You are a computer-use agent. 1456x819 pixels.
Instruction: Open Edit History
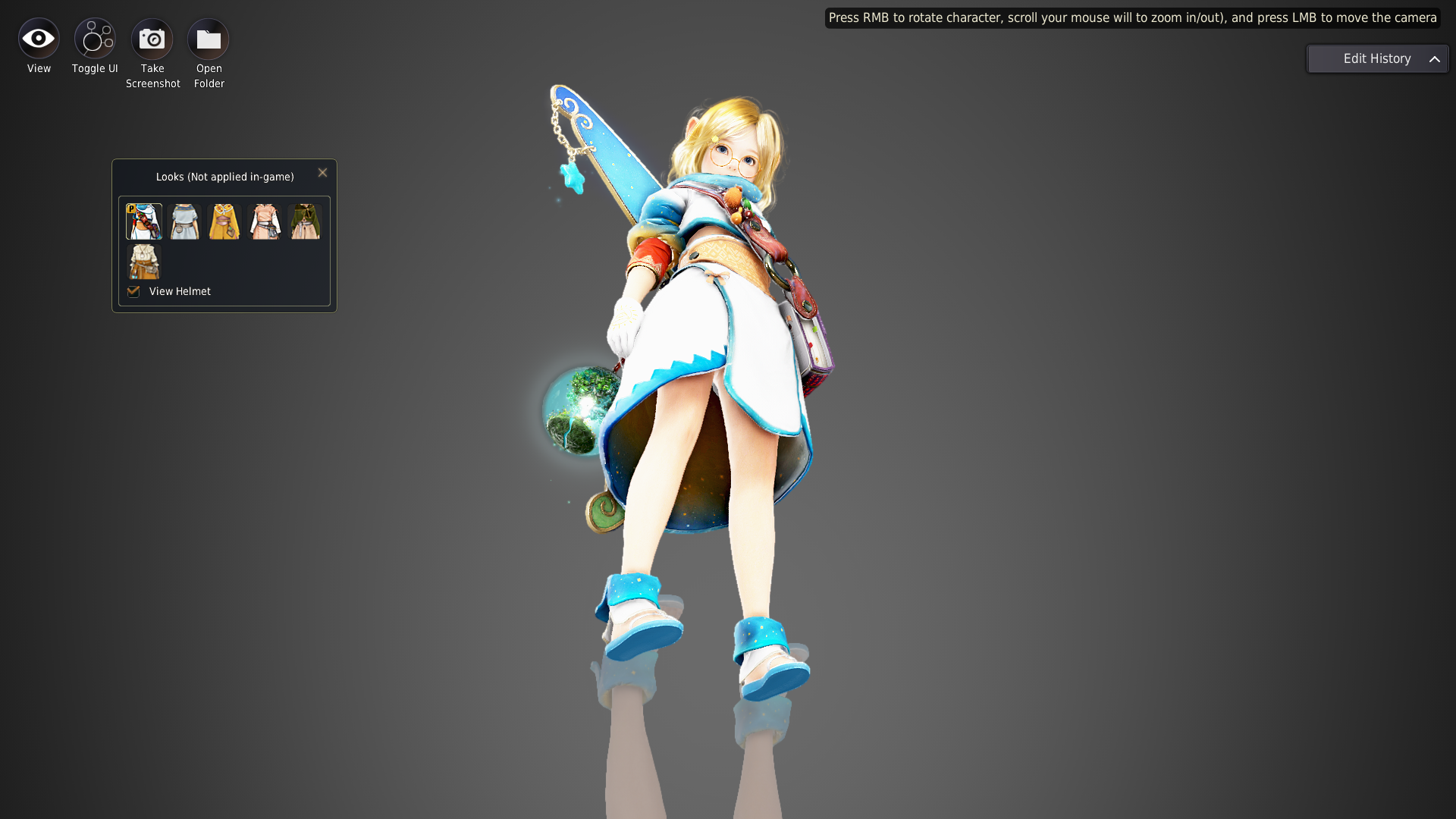point(1376,58)
